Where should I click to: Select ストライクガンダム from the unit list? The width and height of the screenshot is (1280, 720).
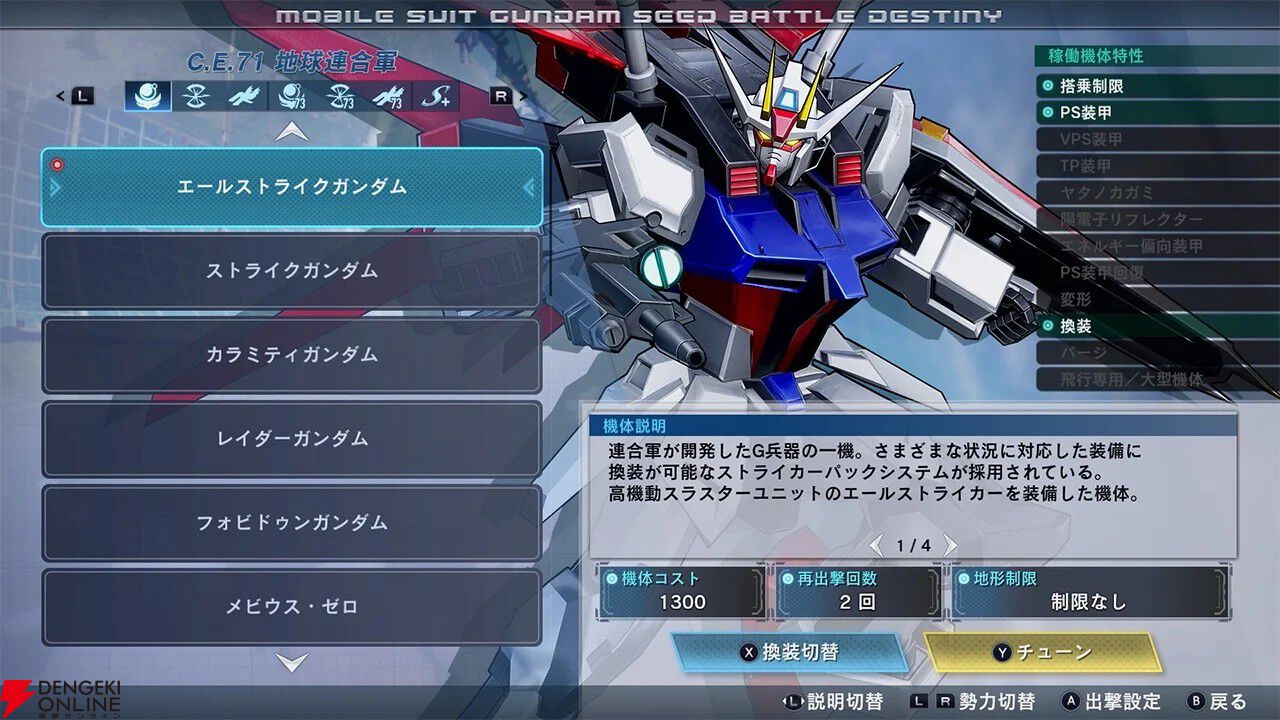pos(290,271)
